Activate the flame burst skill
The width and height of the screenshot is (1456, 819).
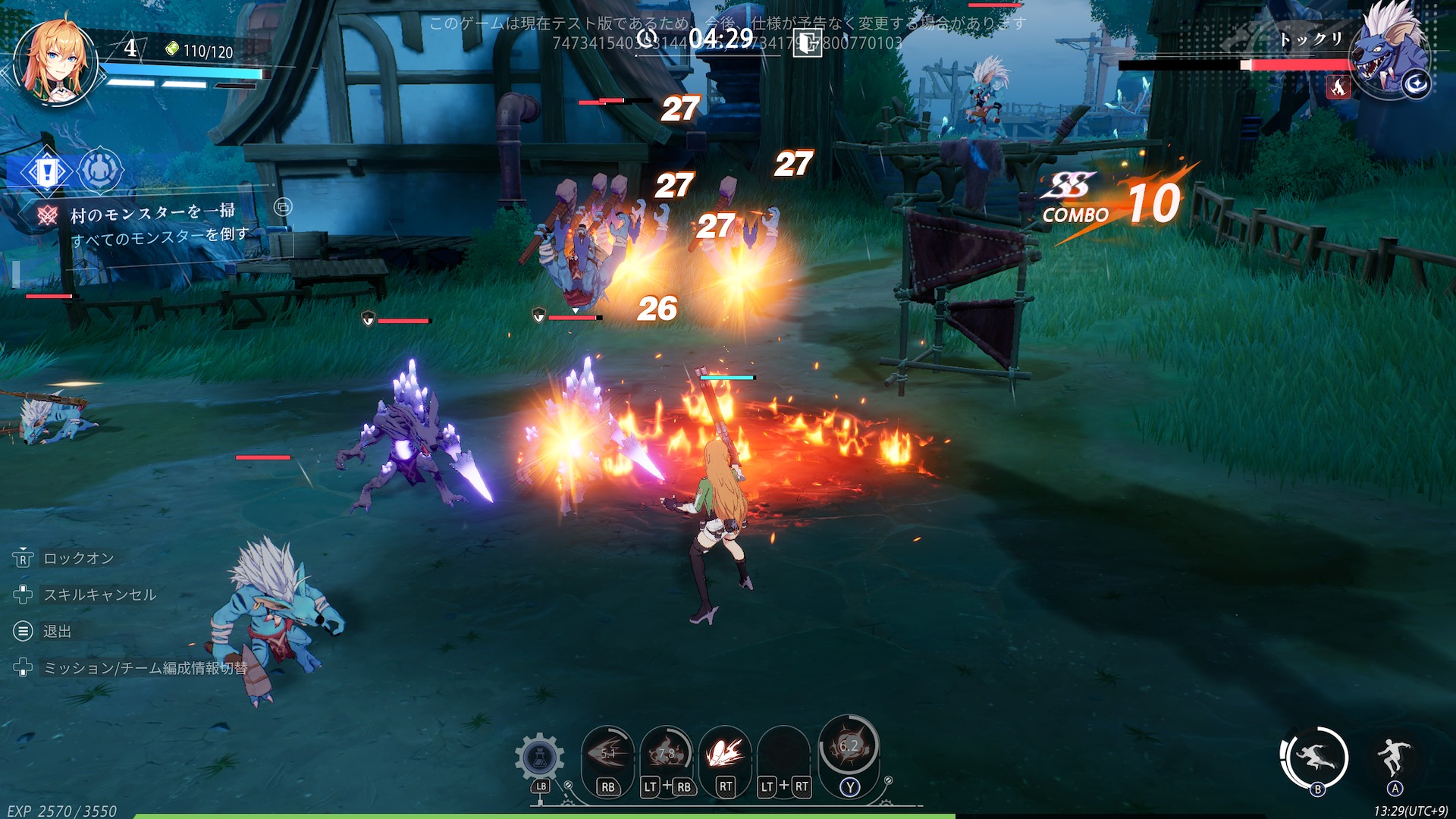667,753
